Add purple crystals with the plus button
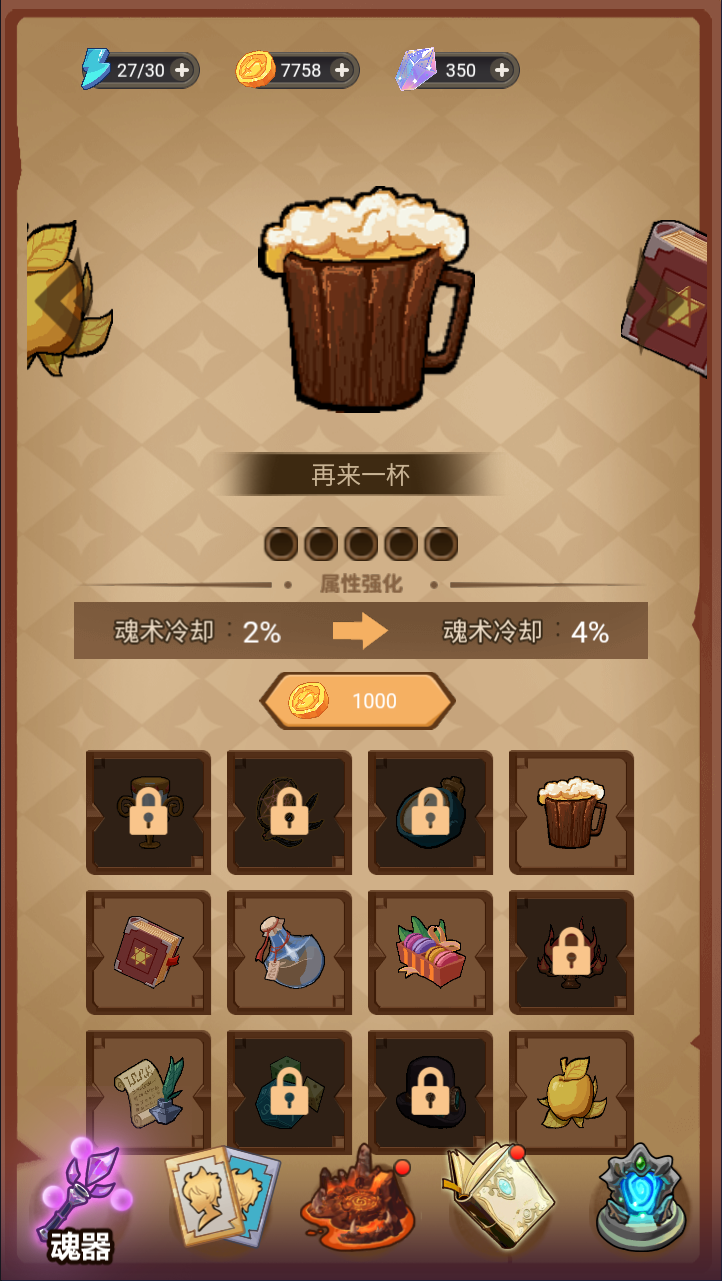 tap(502, 70)
